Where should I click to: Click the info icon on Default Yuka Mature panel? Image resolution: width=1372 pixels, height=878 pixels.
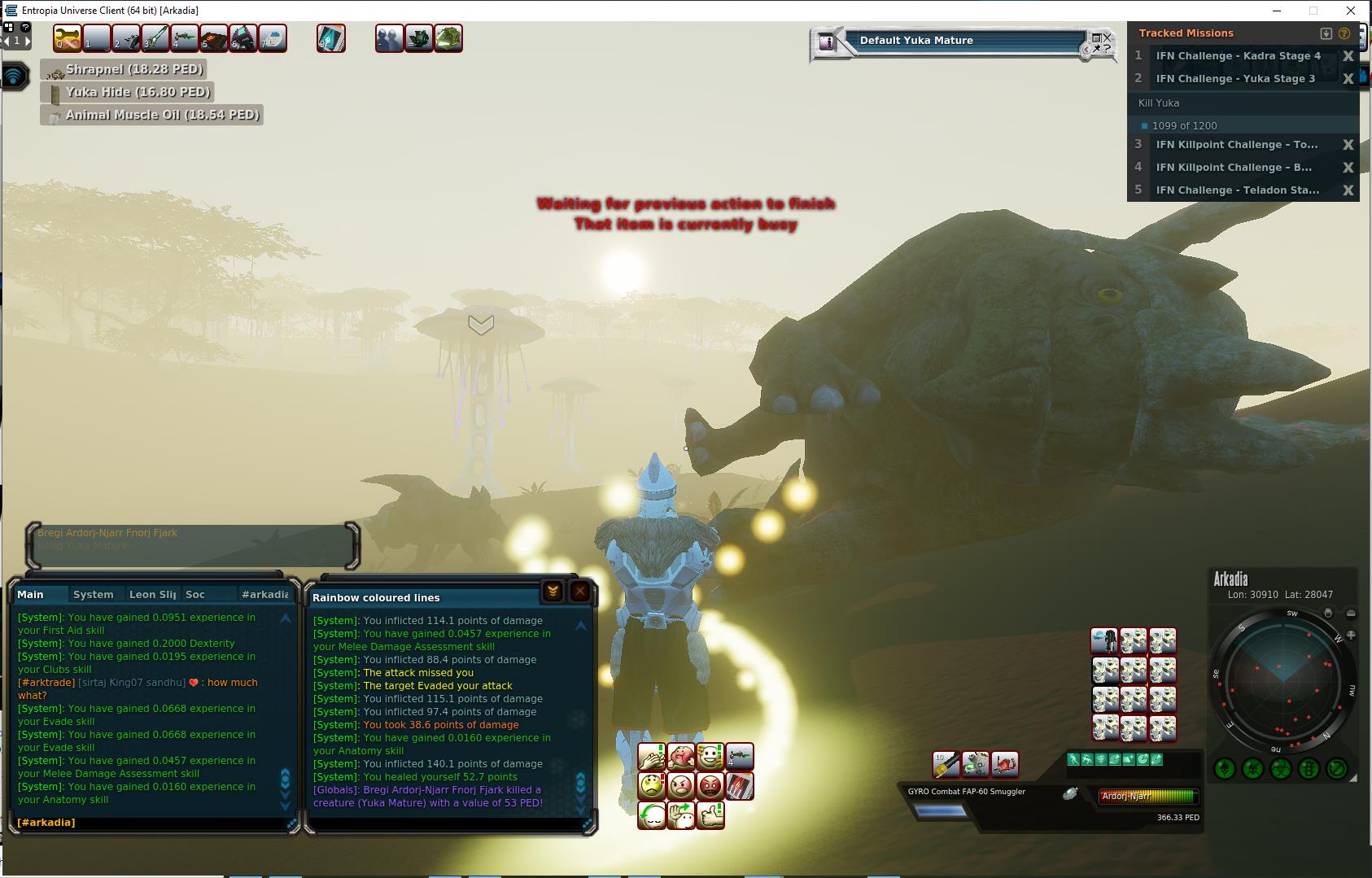pos(828,42)
